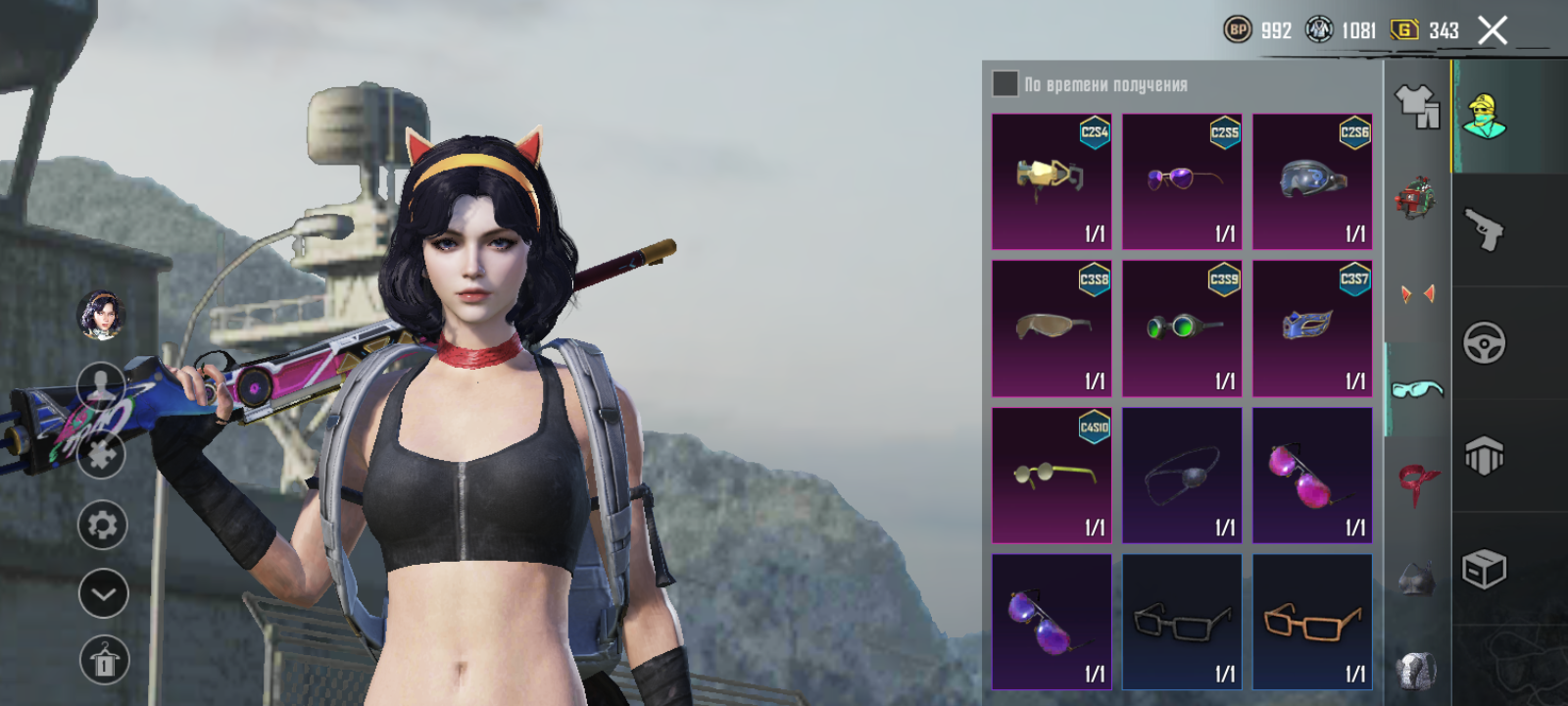Open the character avatar category tab
The width and height of the screenshot is (1568, 706).
pos(1485,116)
